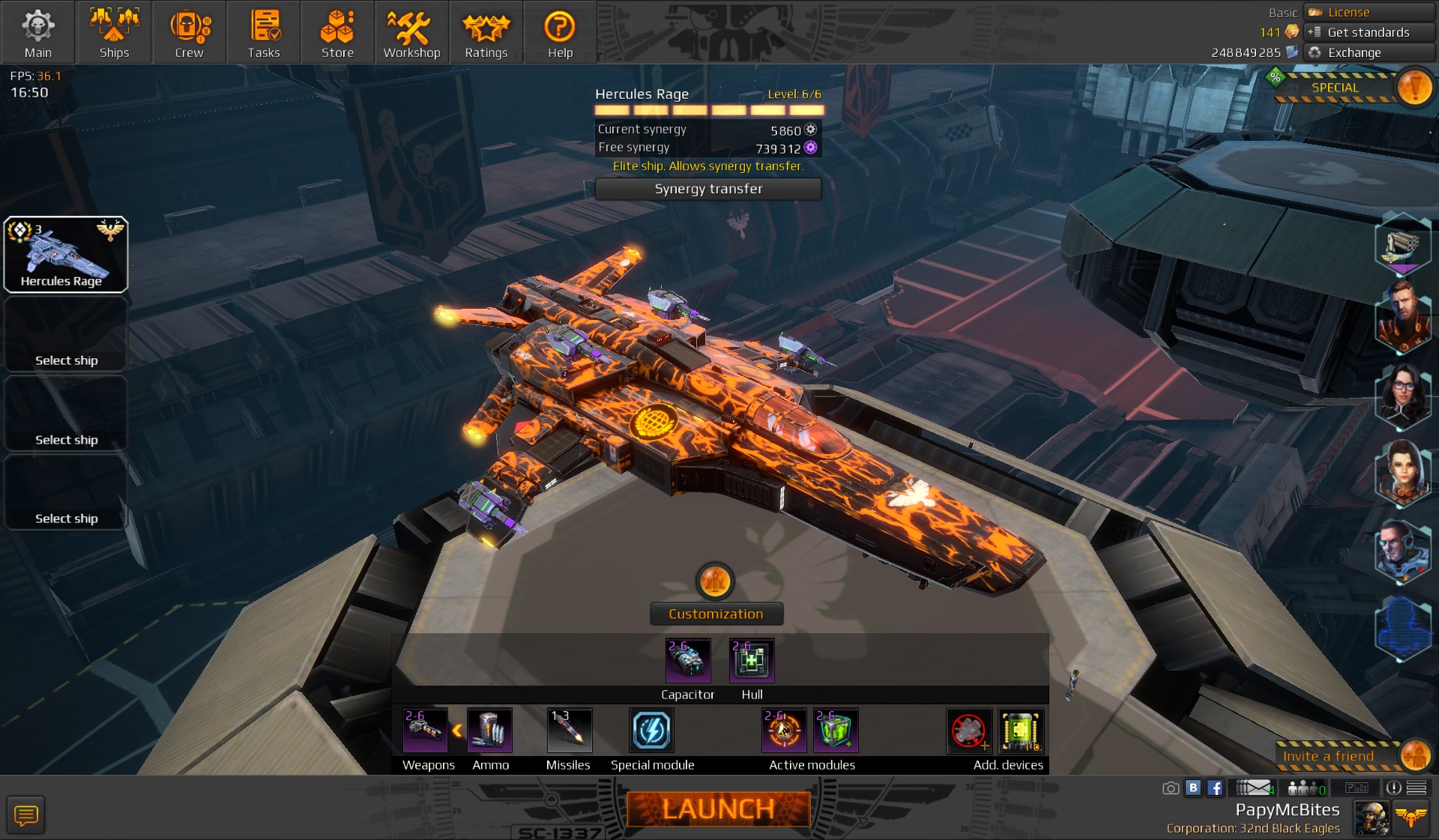Select the Hercules Rage ship slot
1439x840 pixels.
pyautogui.click(x=66, y=255)
